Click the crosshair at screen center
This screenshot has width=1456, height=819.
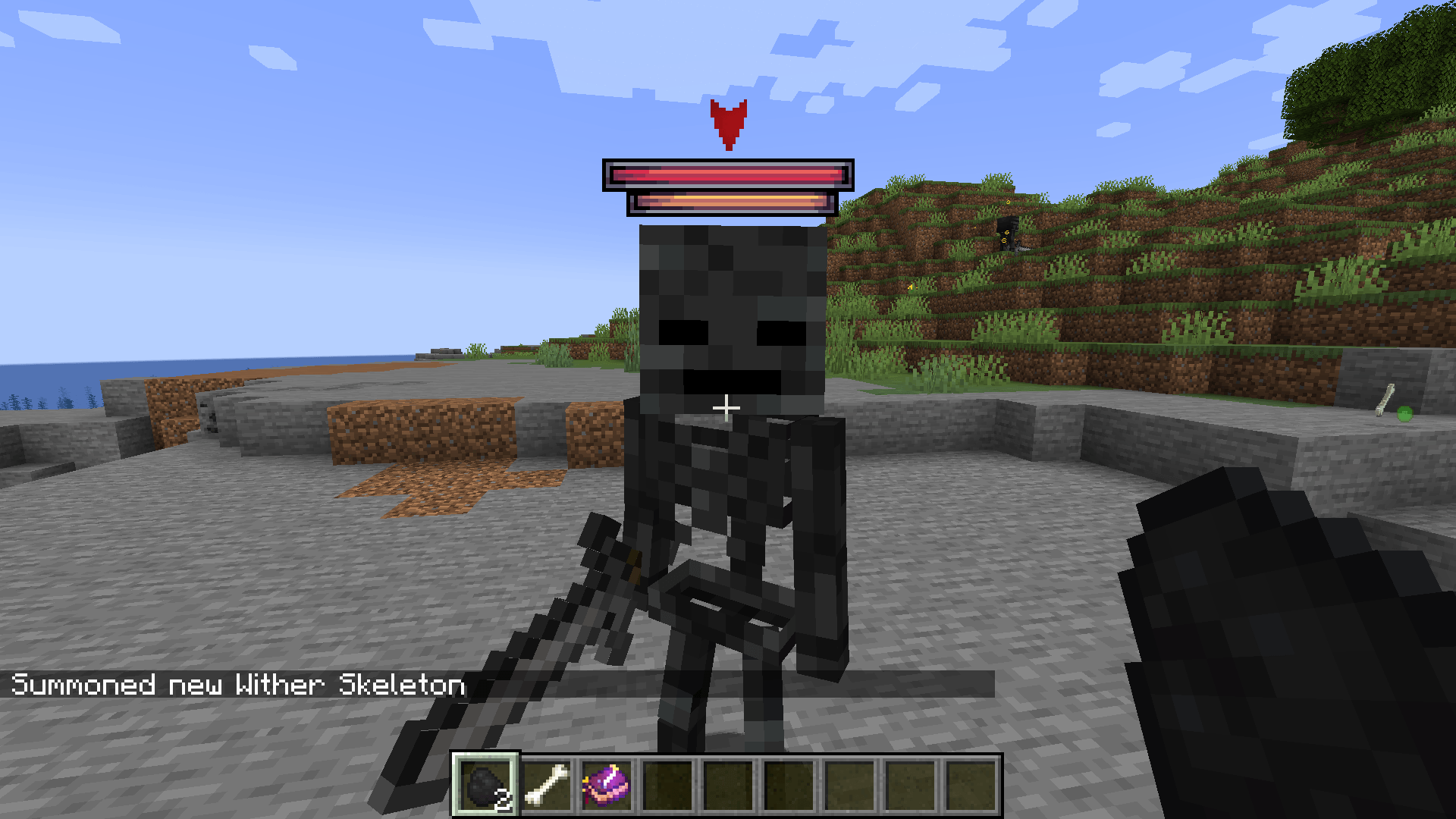coord(727,408)
